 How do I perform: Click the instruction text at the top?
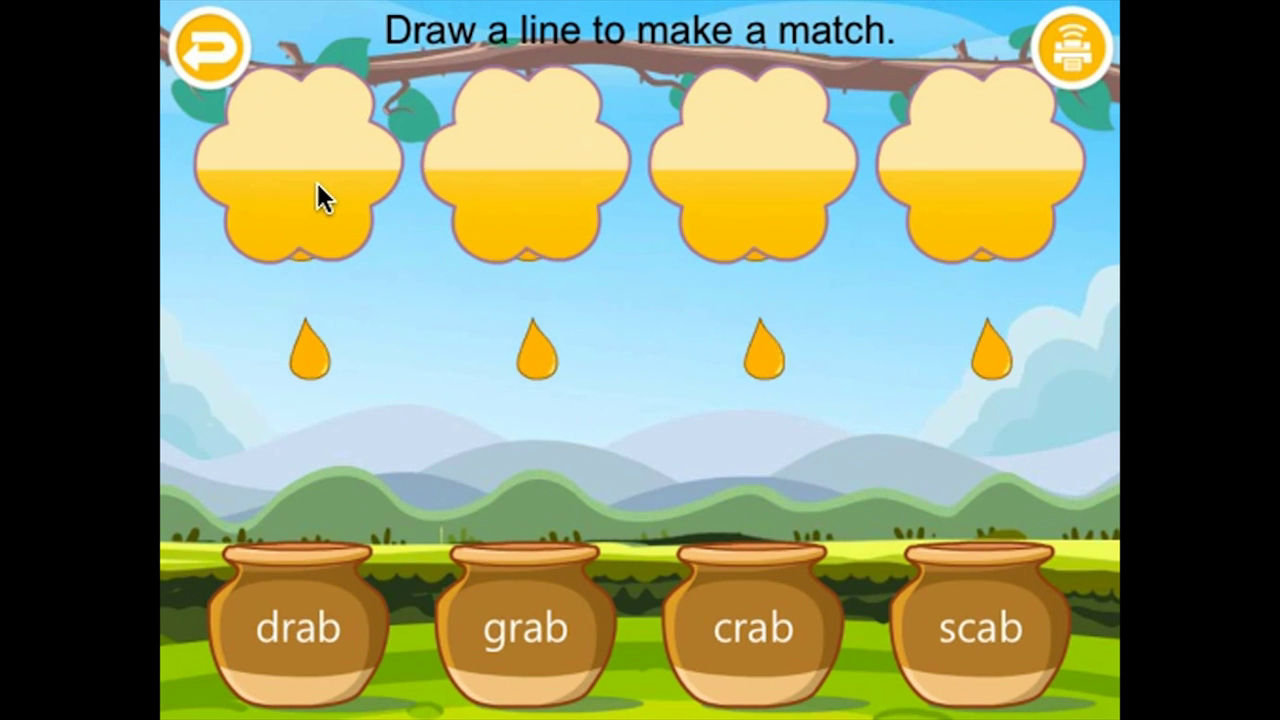pyautogui.click(x=639, y=30)
